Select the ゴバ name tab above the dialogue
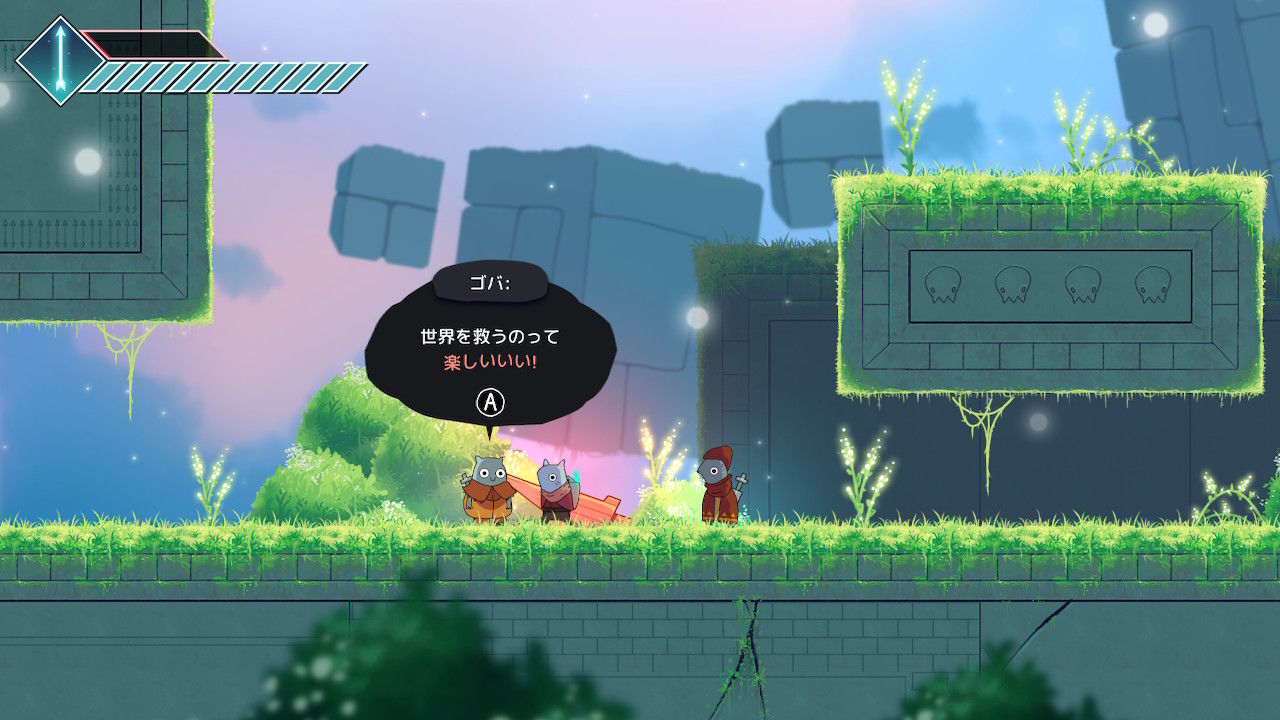The height and width of the screenshot is (720, 1280). (489, 284)
